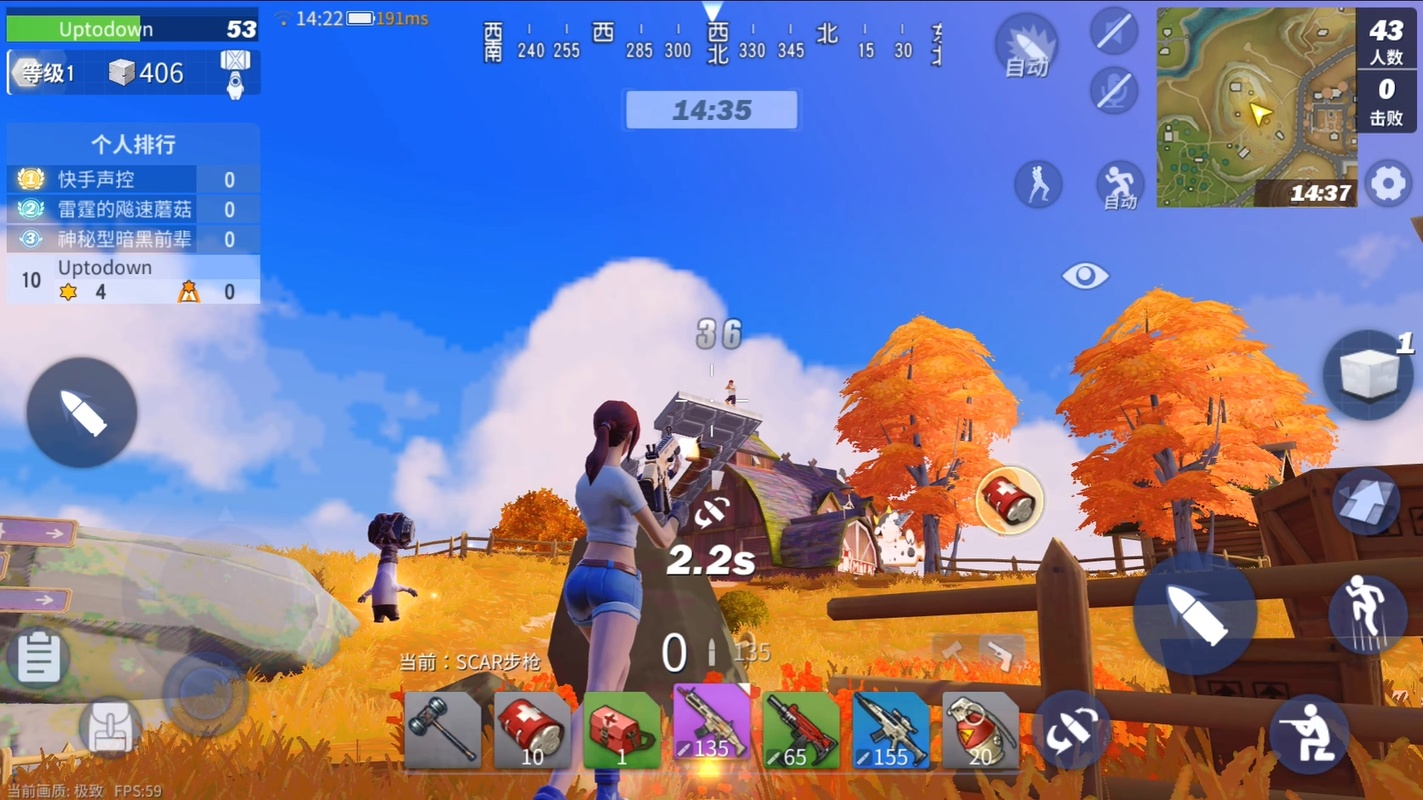Toggle crouch with the kneeling shooter icon
Screen dimensions: 1423x800
click(1309, 735)
